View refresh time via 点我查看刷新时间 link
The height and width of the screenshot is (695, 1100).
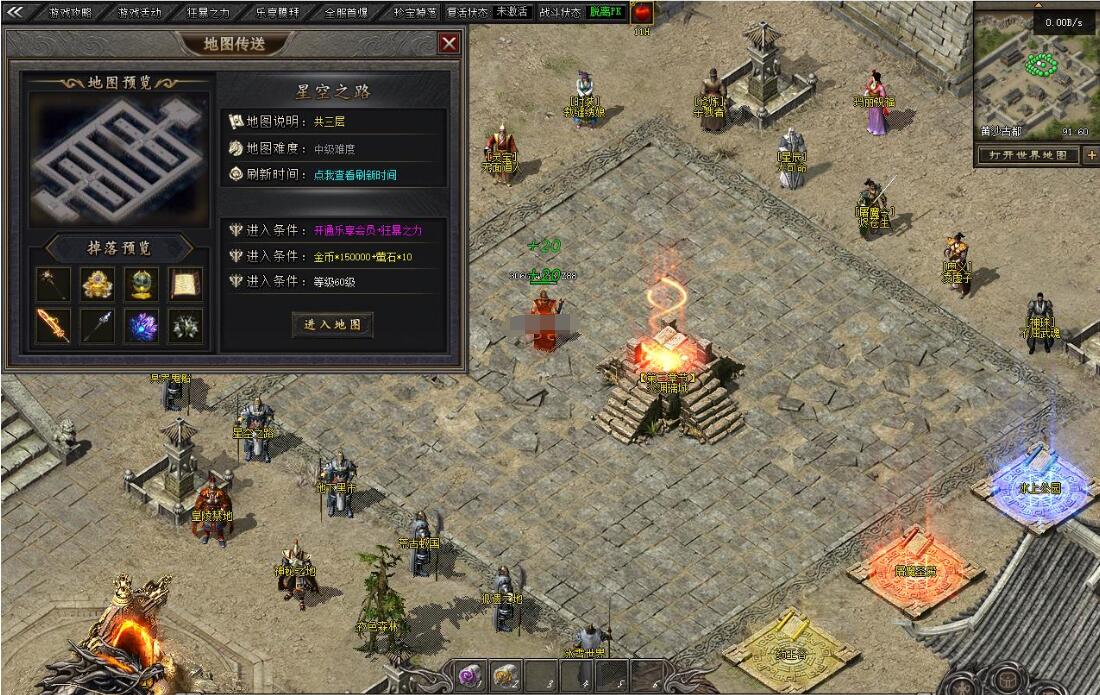pyautogui.click(x=355, y=174)
